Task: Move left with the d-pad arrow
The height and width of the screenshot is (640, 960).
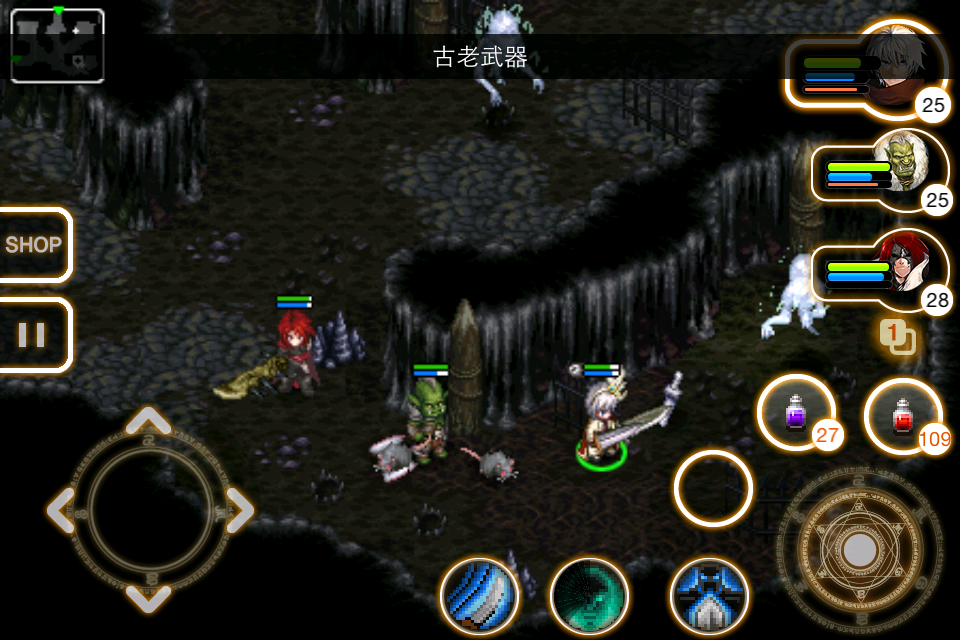Action: 62,510
